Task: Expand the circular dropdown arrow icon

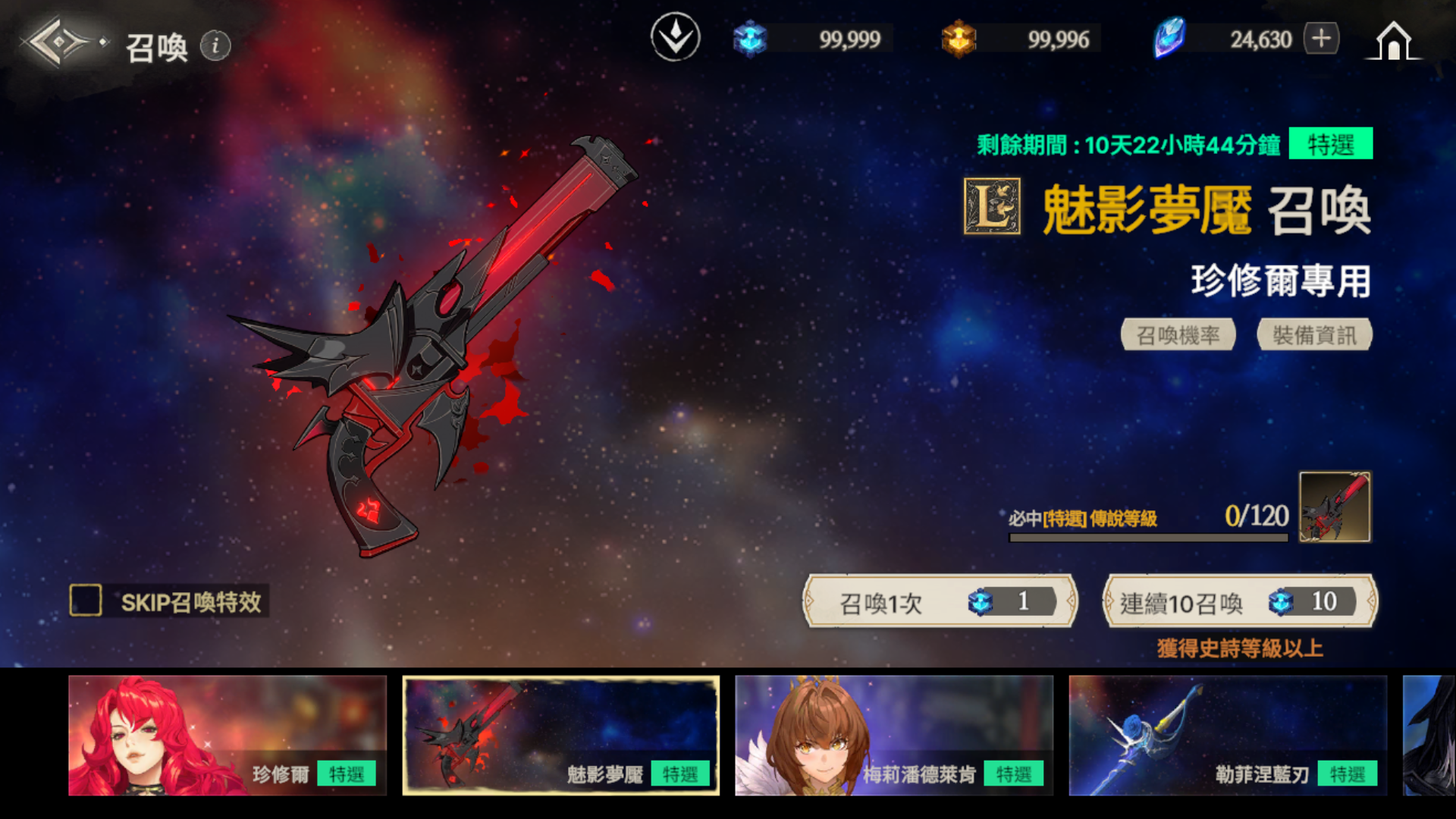Action: coord(675,38)
